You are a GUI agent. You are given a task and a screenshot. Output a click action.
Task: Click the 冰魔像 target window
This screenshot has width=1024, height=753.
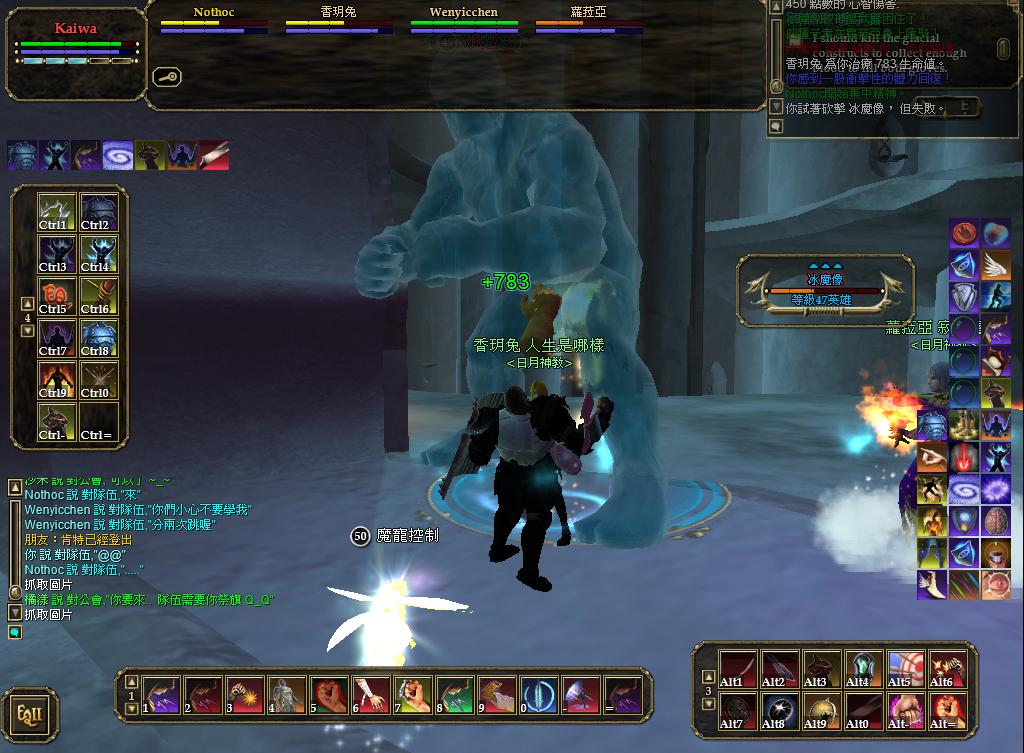tap(825, 289)
